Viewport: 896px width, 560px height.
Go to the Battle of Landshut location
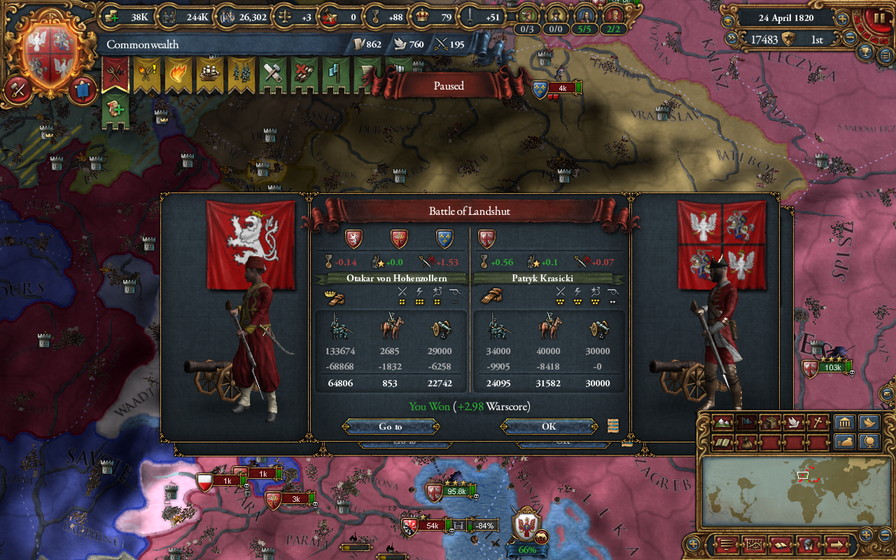391,426
